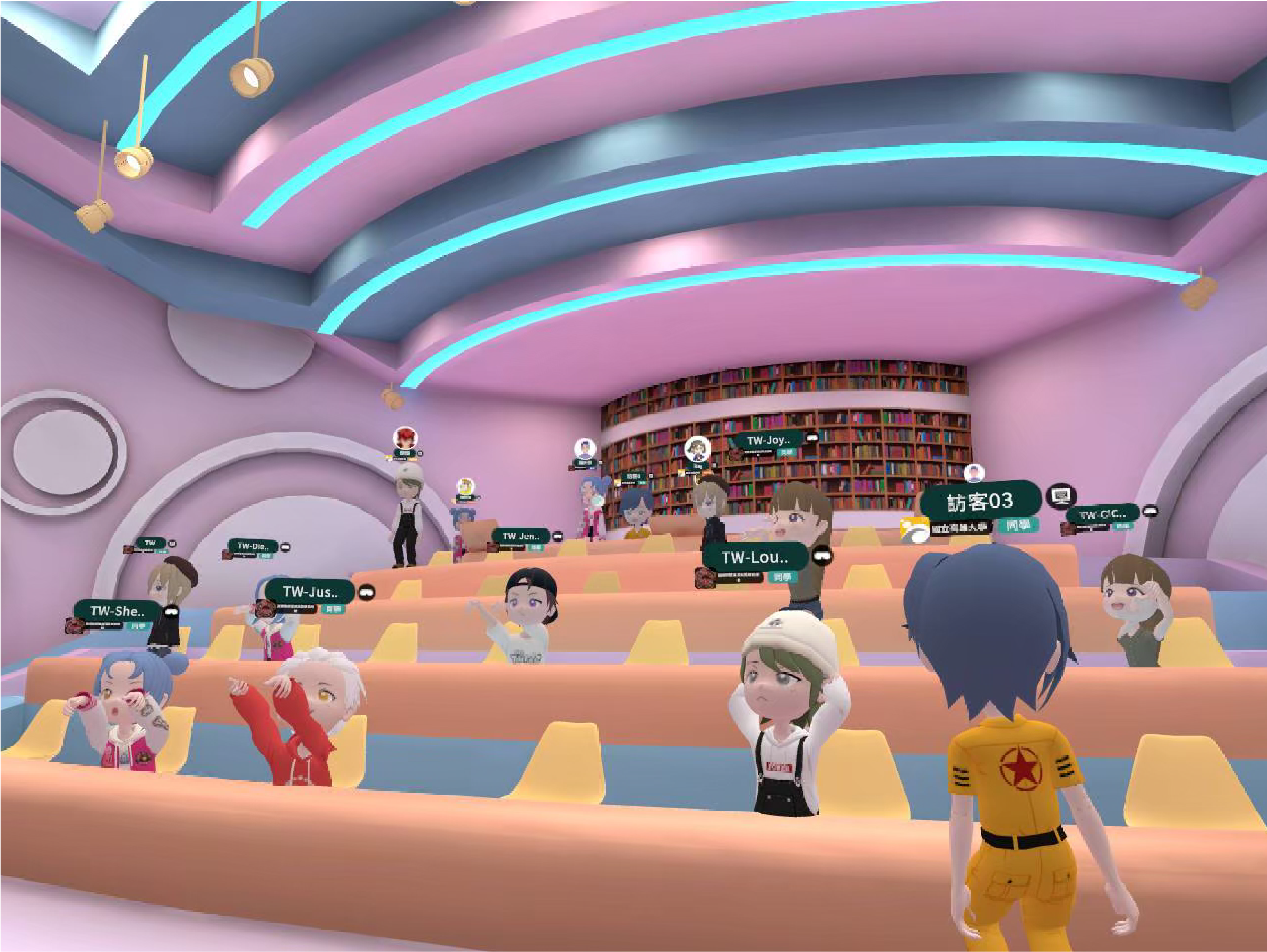This screenshot has height=952, width=1267.
Task: Choose the TW-She.. player name tag
Action: pyautogui.click(x=117, y=610)
